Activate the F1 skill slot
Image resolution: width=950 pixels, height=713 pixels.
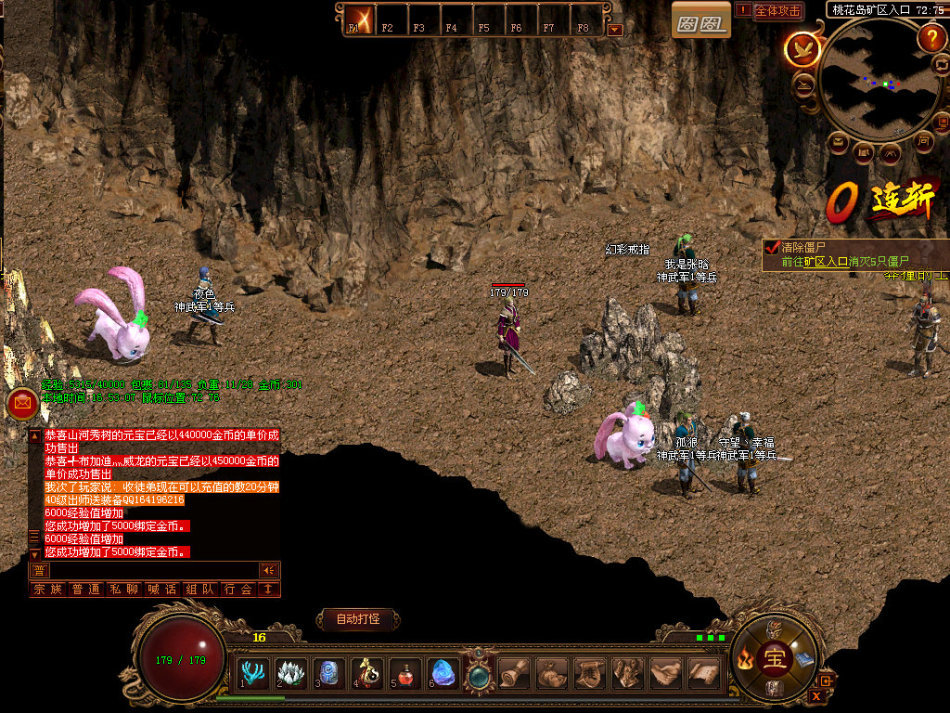point(359,20)
